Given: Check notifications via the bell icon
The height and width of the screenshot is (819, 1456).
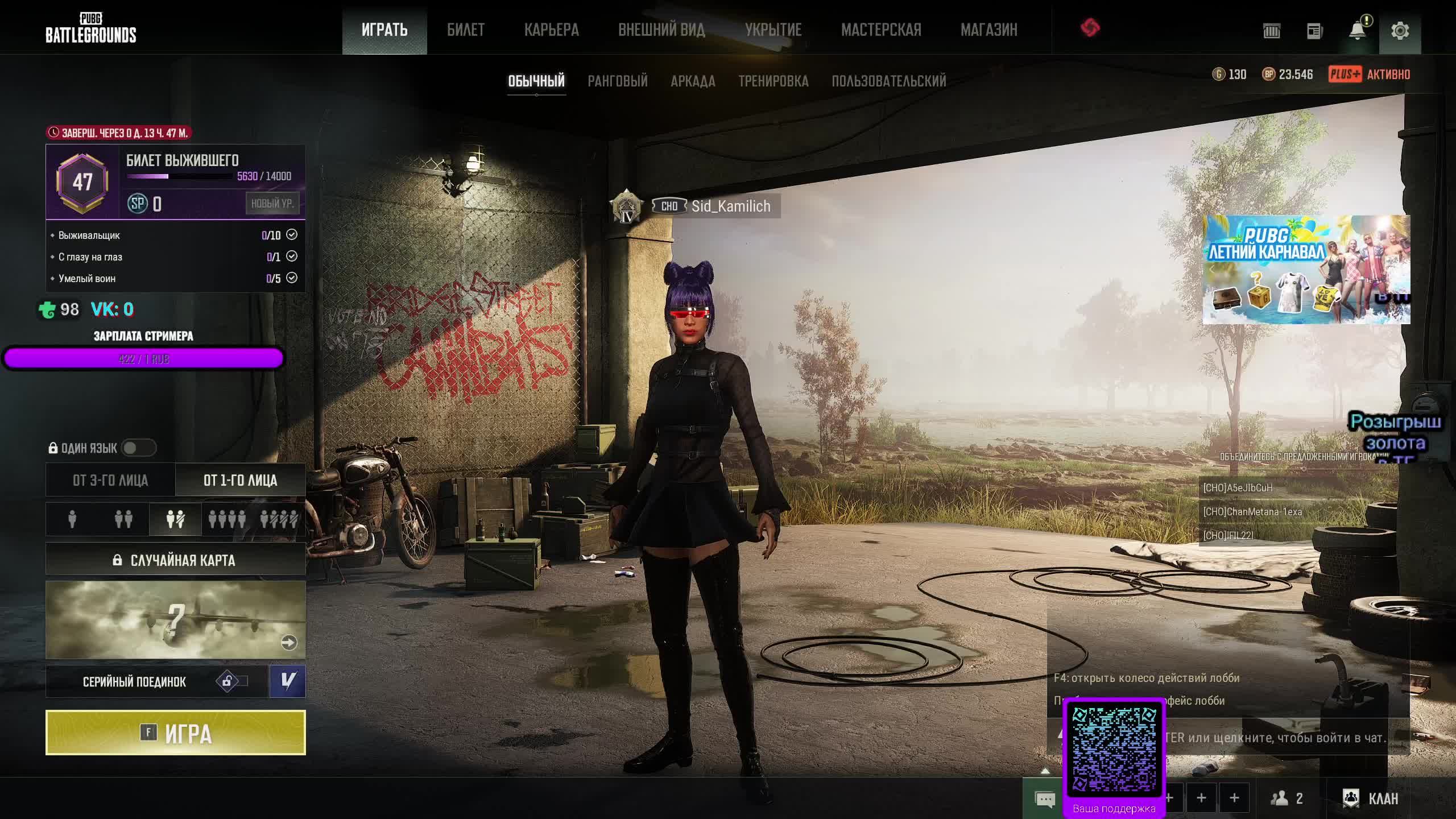Looking at the screenshot, I should (1357, 31).
